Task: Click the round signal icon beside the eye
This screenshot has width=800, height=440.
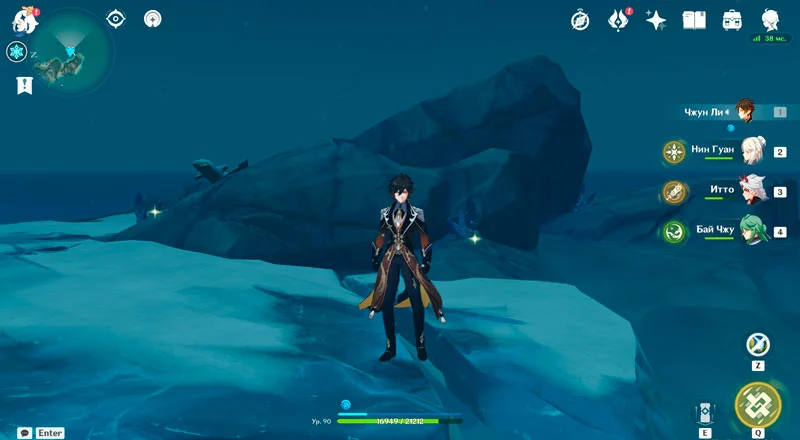Action: point(152,18)
